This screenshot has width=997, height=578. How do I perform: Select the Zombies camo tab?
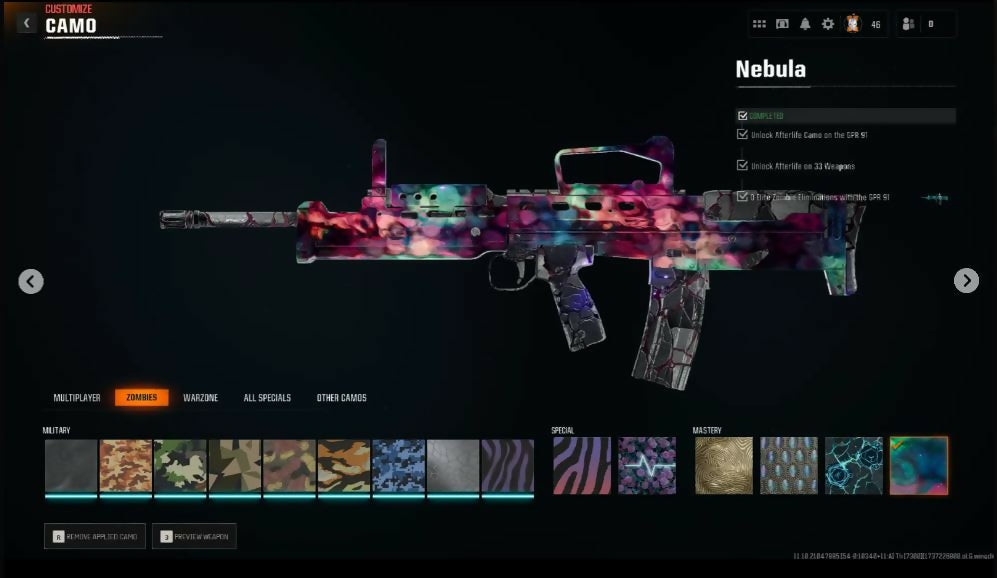tap(141, 398)
